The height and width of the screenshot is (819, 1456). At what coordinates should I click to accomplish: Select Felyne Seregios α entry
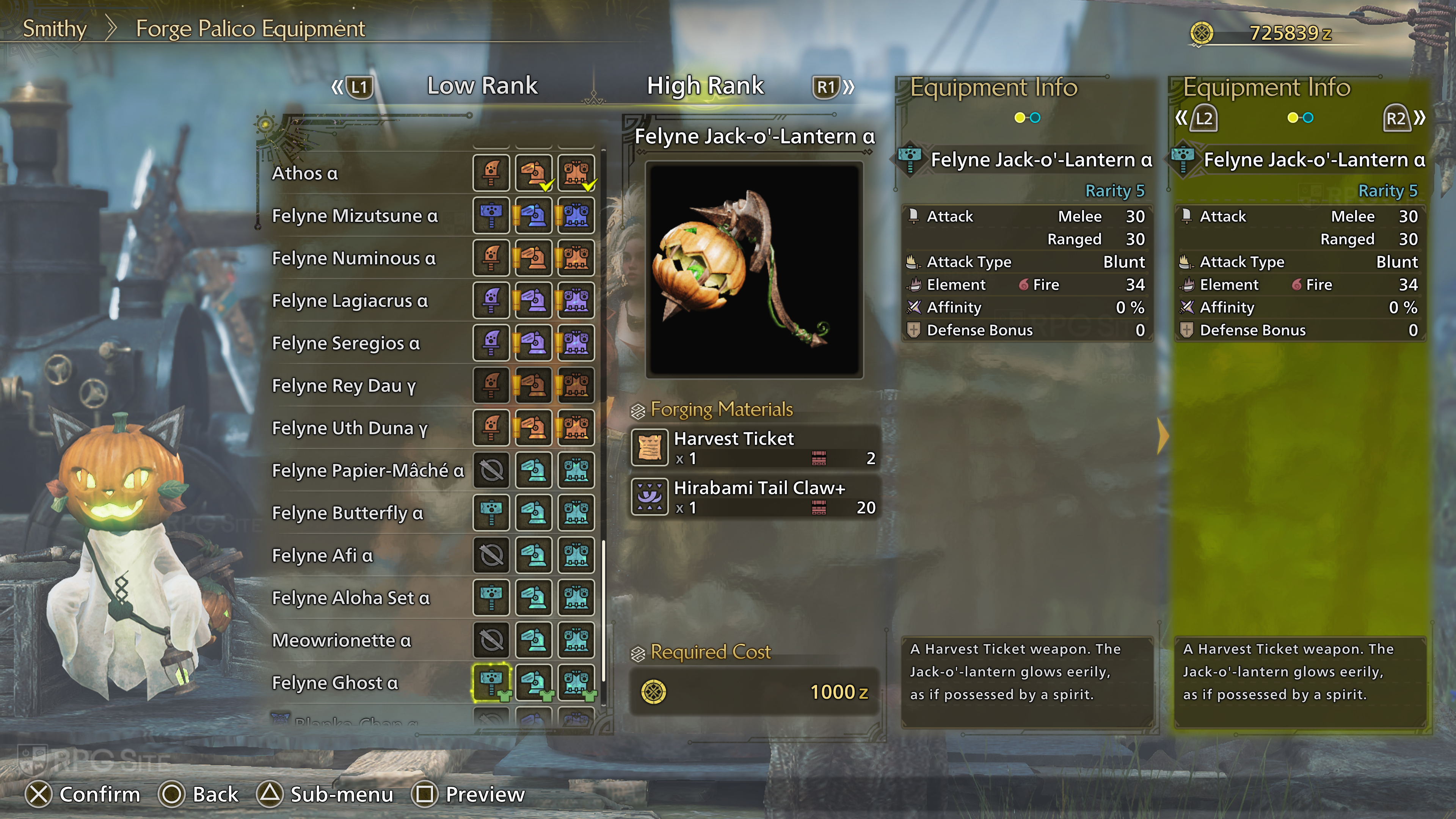[x=346, y=343]
